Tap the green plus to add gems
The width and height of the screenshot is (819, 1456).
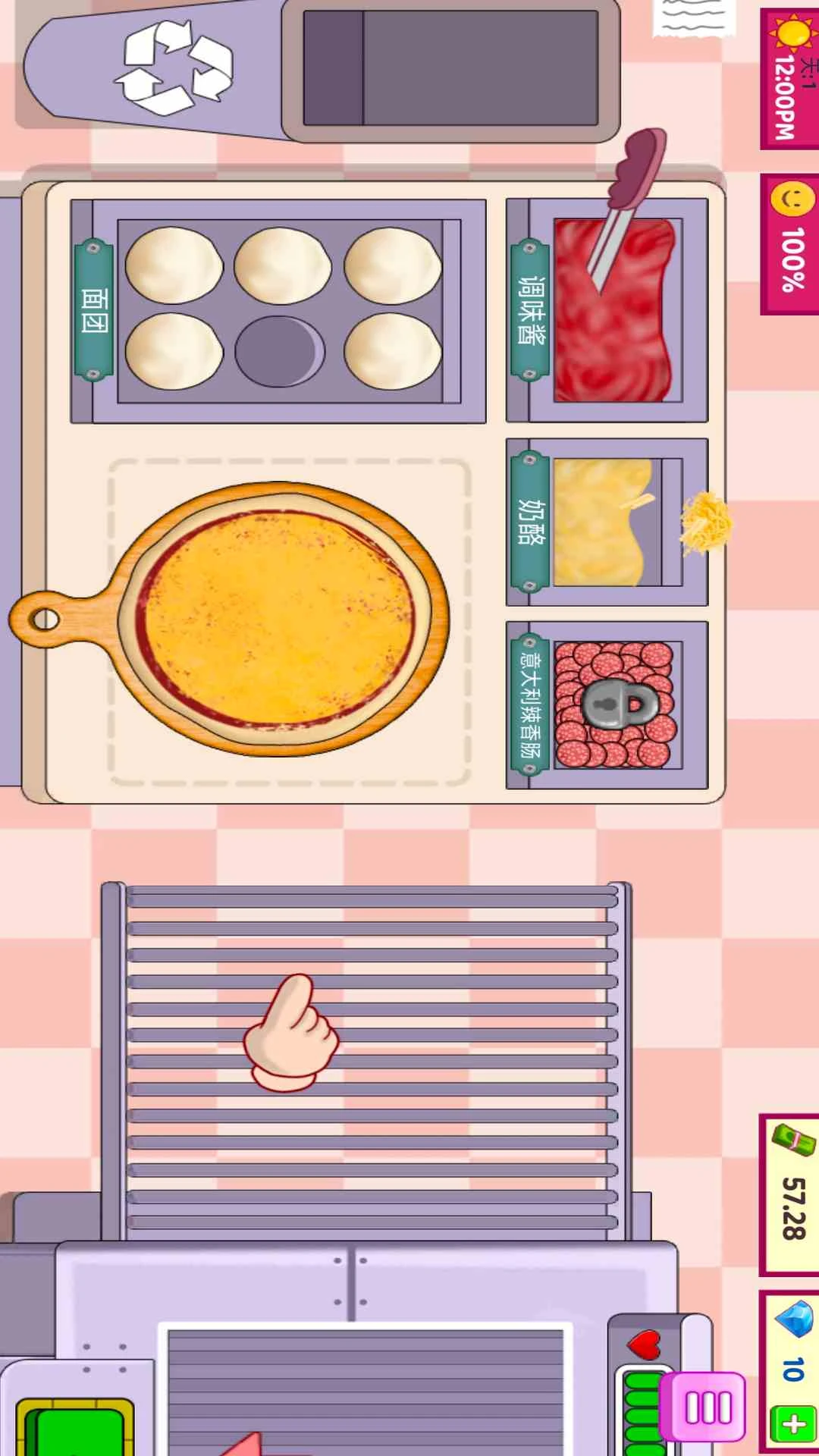[793, 1425]
